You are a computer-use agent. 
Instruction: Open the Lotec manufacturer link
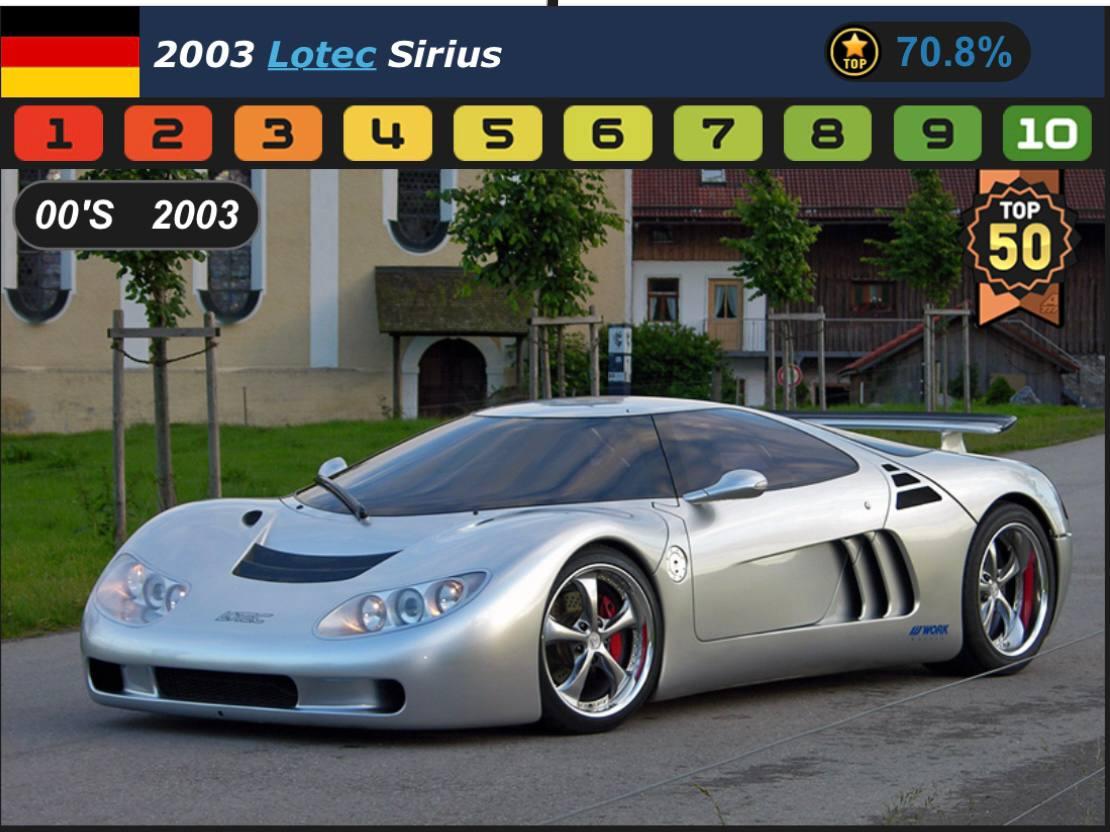pyautogui.click(x=321, y=54)
